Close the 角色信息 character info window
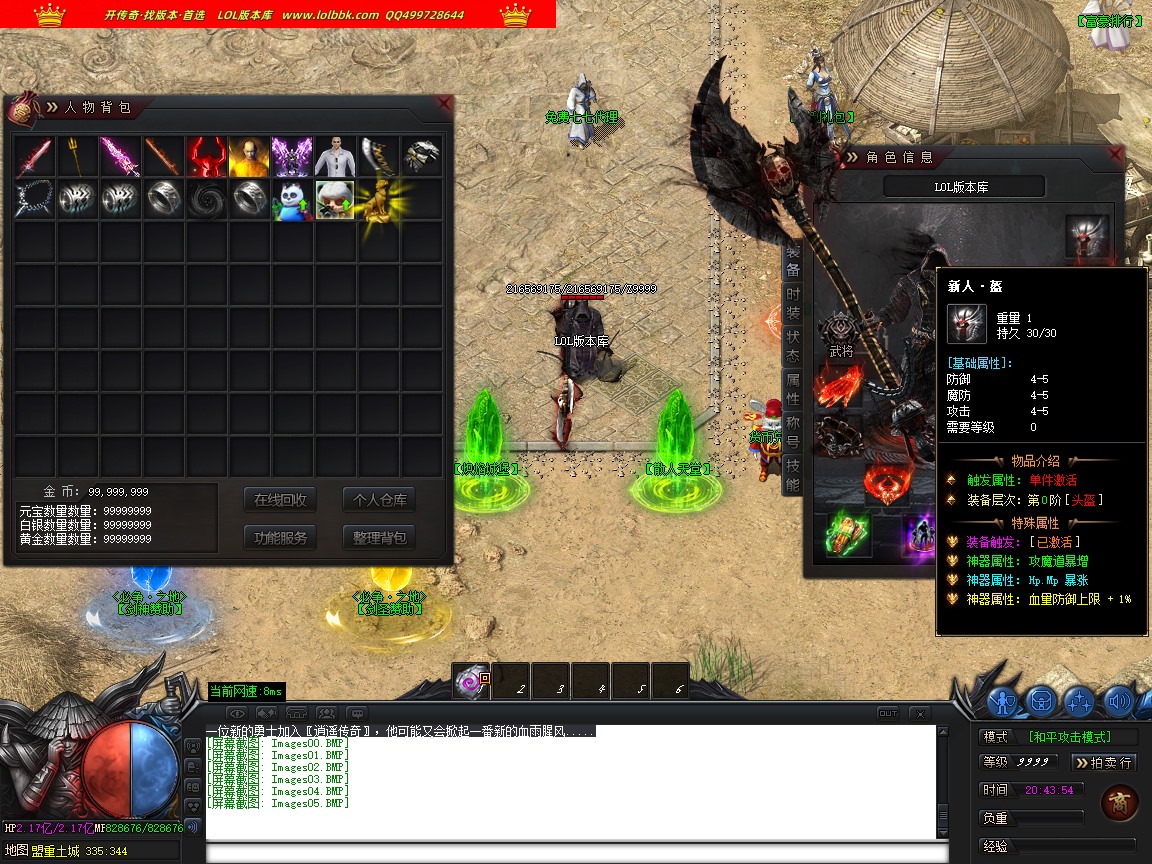 click(1116, 155)
